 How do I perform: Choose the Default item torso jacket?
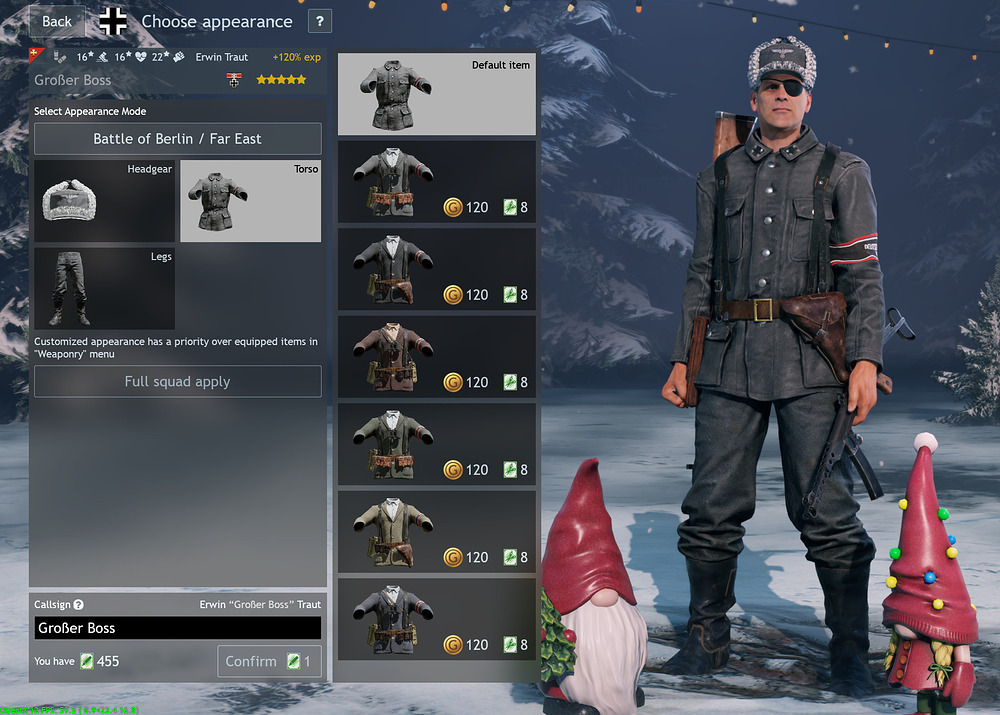click(x=437, y=94)
